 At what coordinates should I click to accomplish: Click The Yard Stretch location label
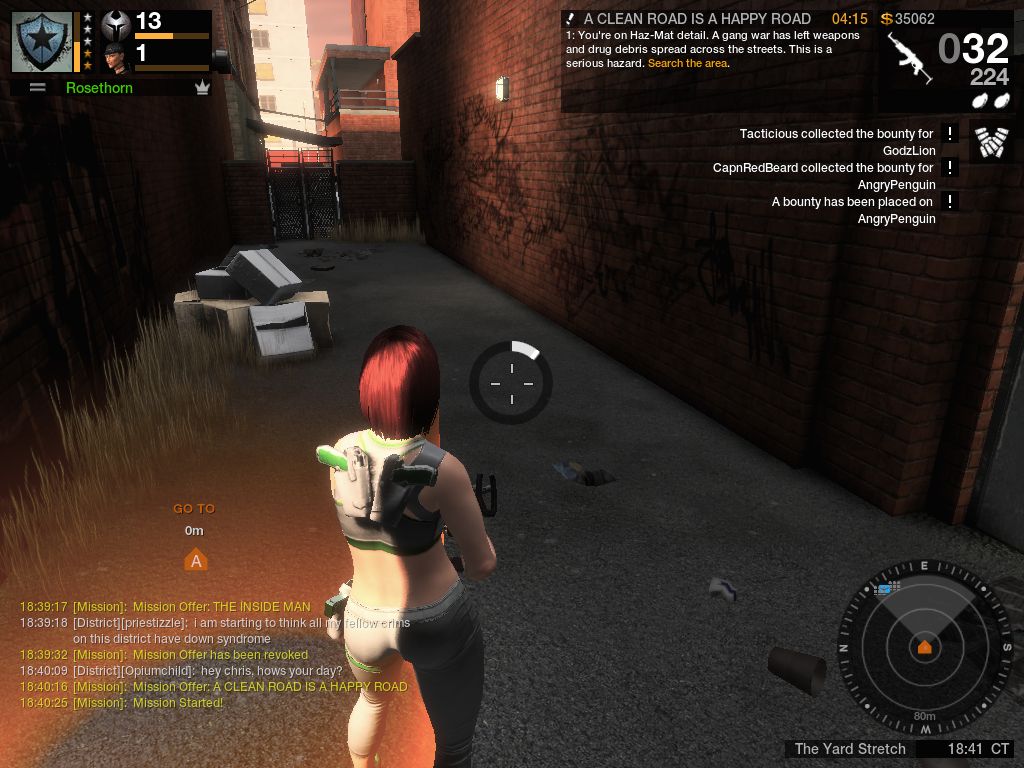pyautogui.click(x=850, y=749)
